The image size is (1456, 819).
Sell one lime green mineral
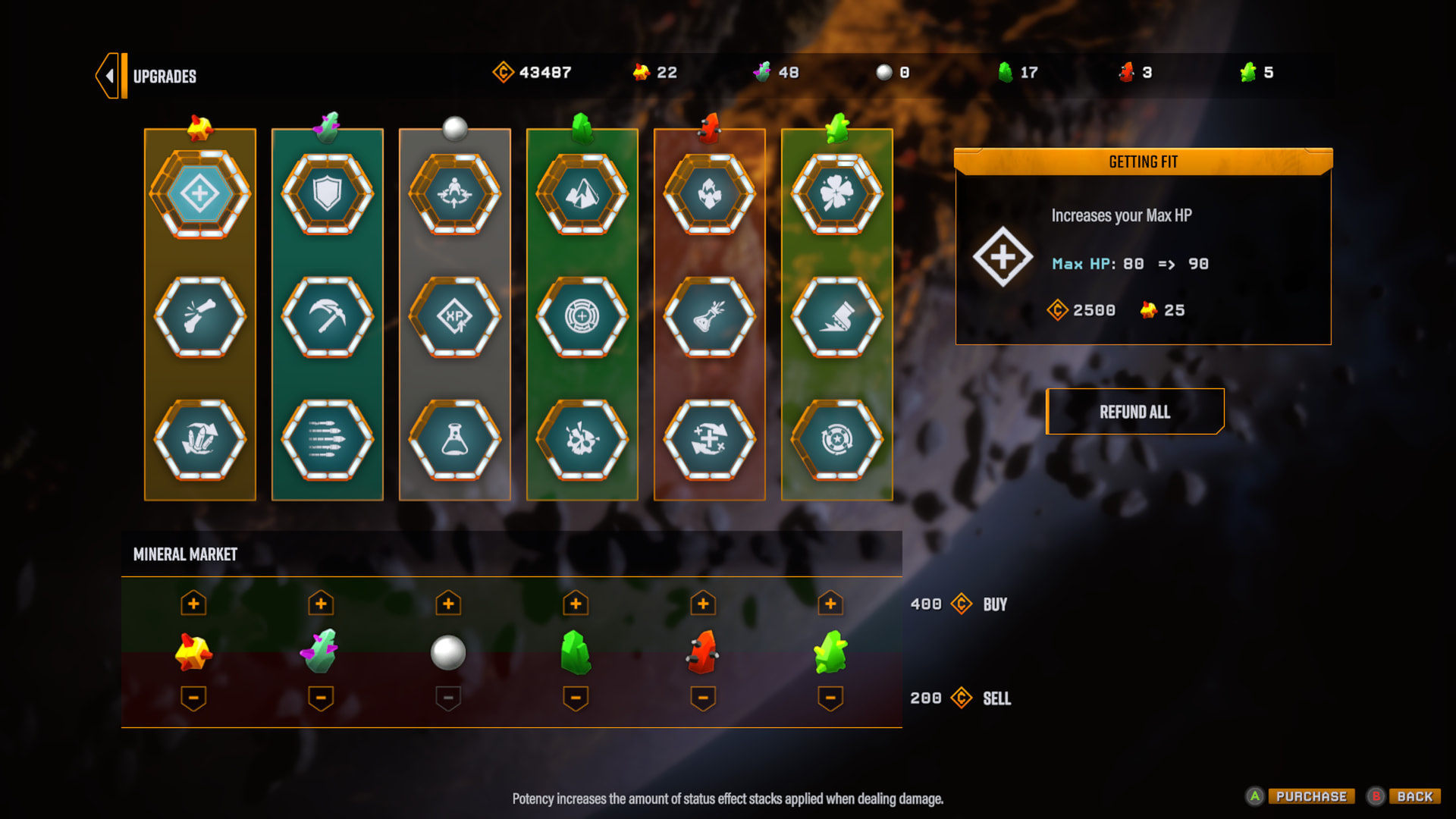(x=830, y=698)
